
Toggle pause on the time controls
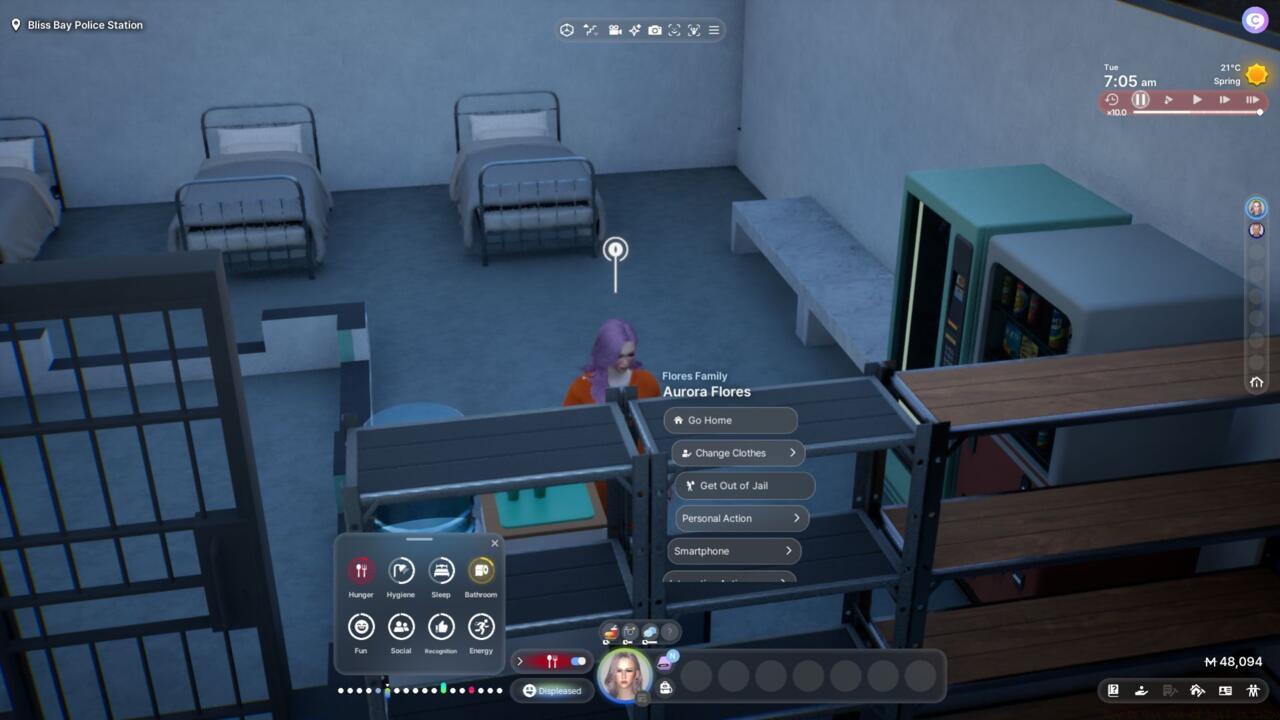1140,99
